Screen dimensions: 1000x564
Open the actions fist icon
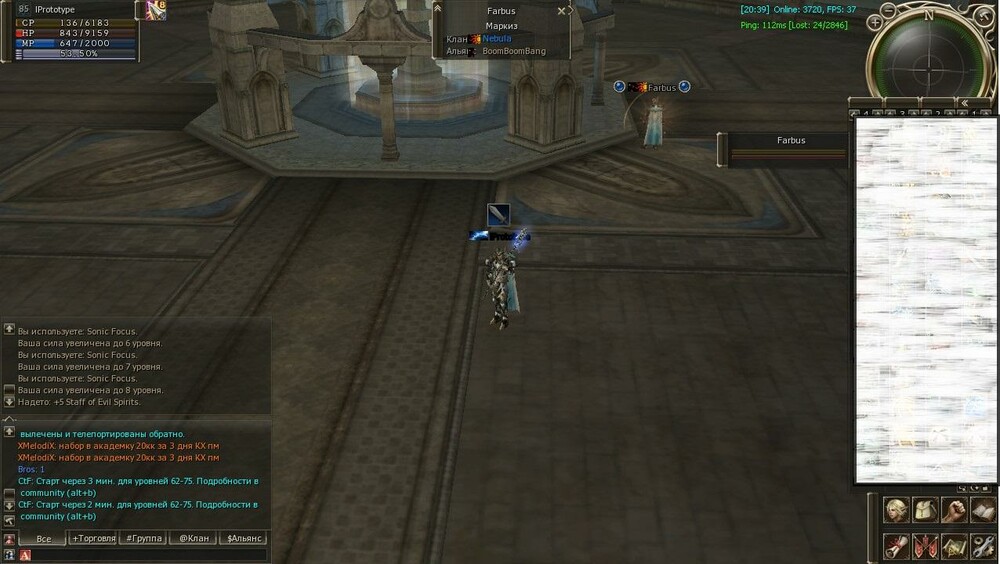pyautogui.click(x=954, y=510)
